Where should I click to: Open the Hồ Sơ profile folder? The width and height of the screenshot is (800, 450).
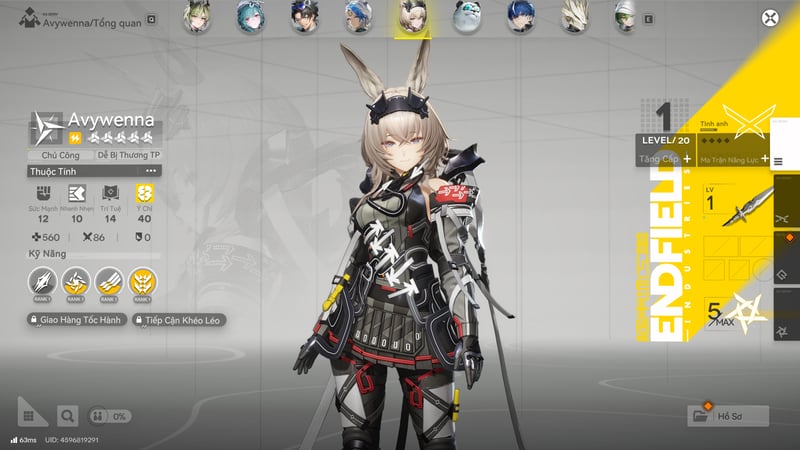[728, 415]
